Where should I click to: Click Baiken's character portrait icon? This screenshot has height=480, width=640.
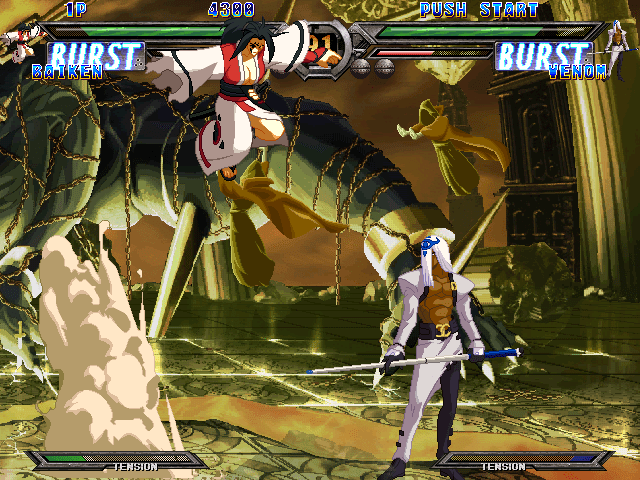[17, 41]
